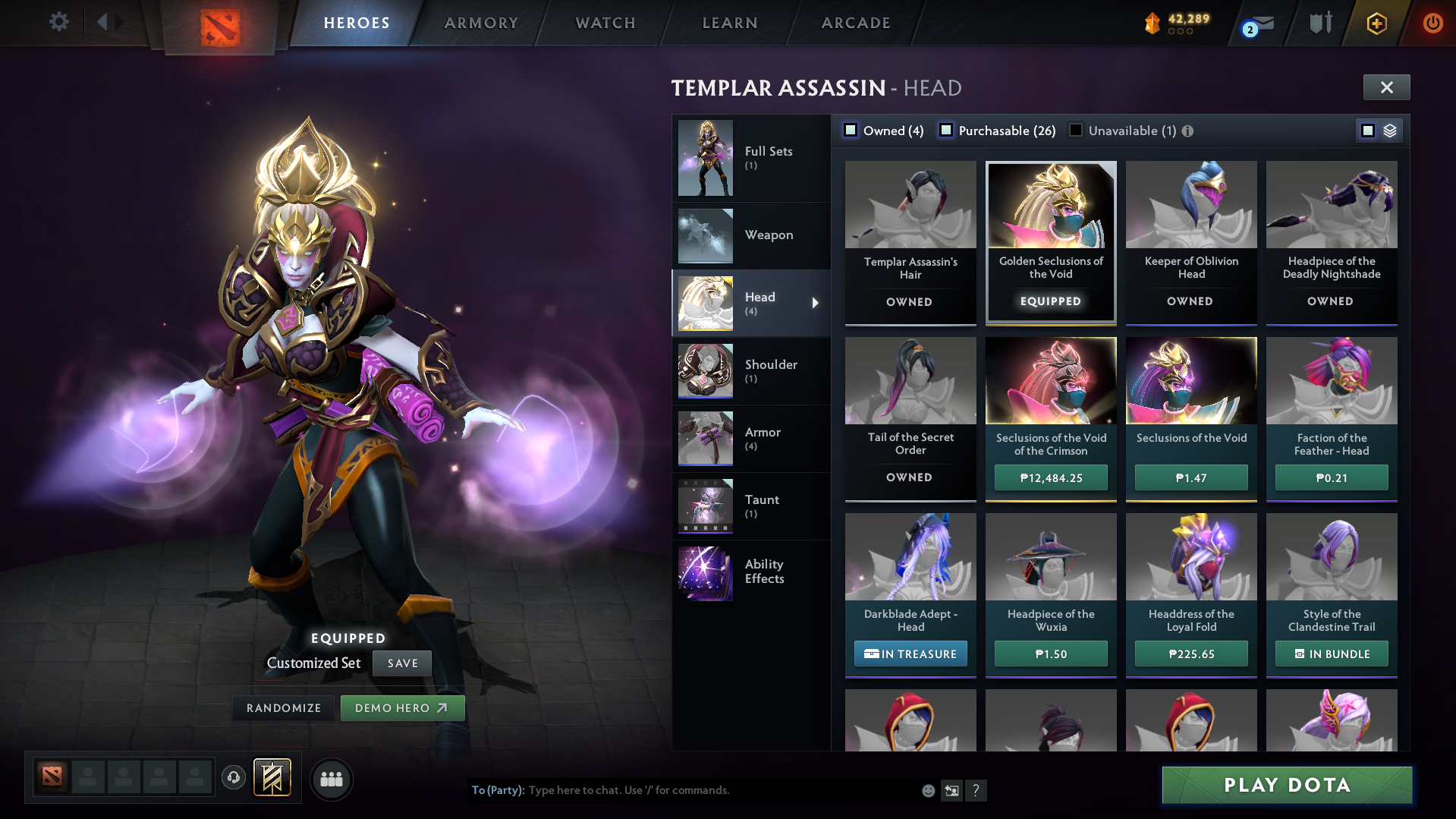Screen dimensions: 1456x819
Task: Open settings with the gear icon
Action: tap(58, 22)
